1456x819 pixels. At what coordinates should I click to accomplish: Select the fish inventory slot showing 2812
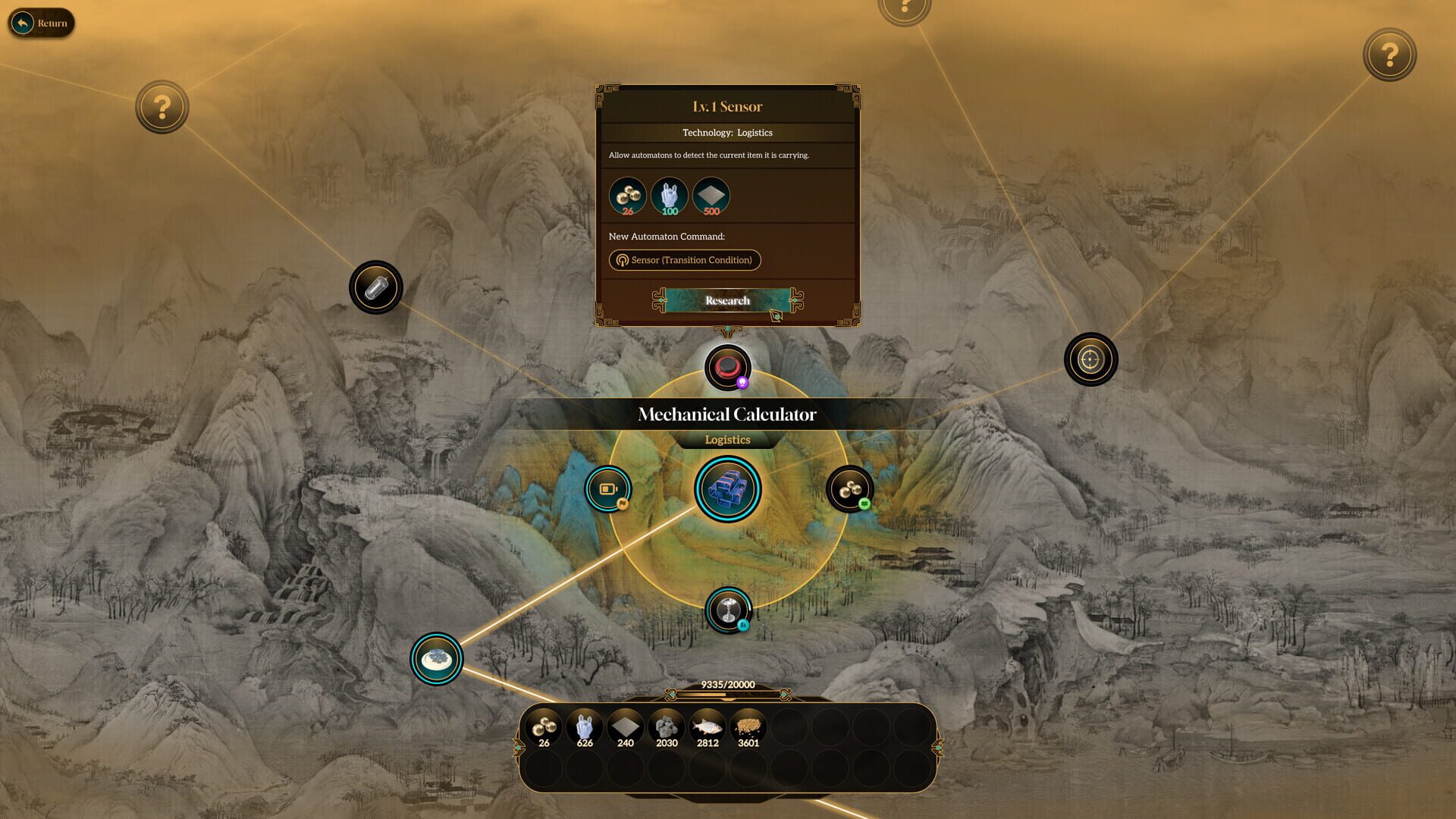(706, 726)
